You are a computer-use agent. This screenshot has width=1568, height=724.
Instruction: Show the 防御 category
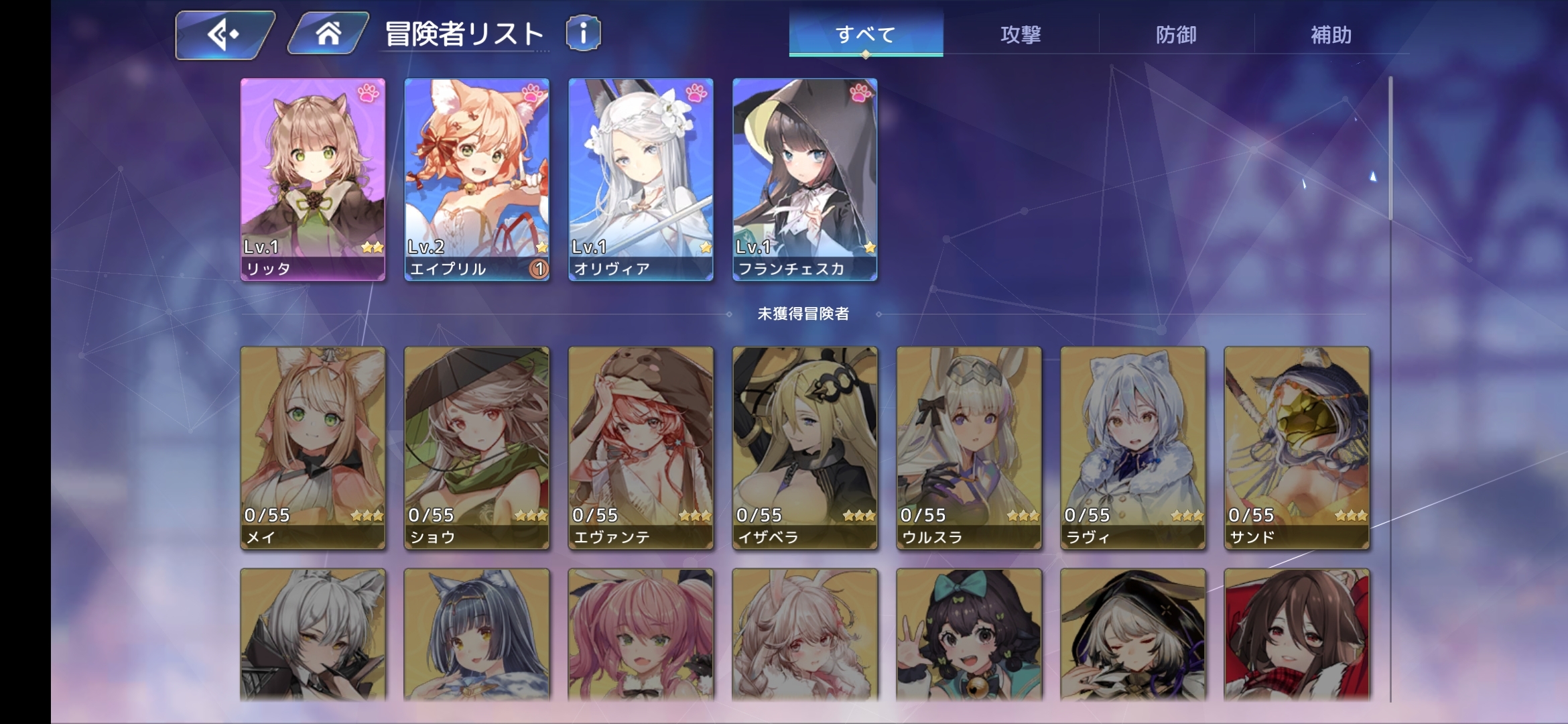point(1176,34)
